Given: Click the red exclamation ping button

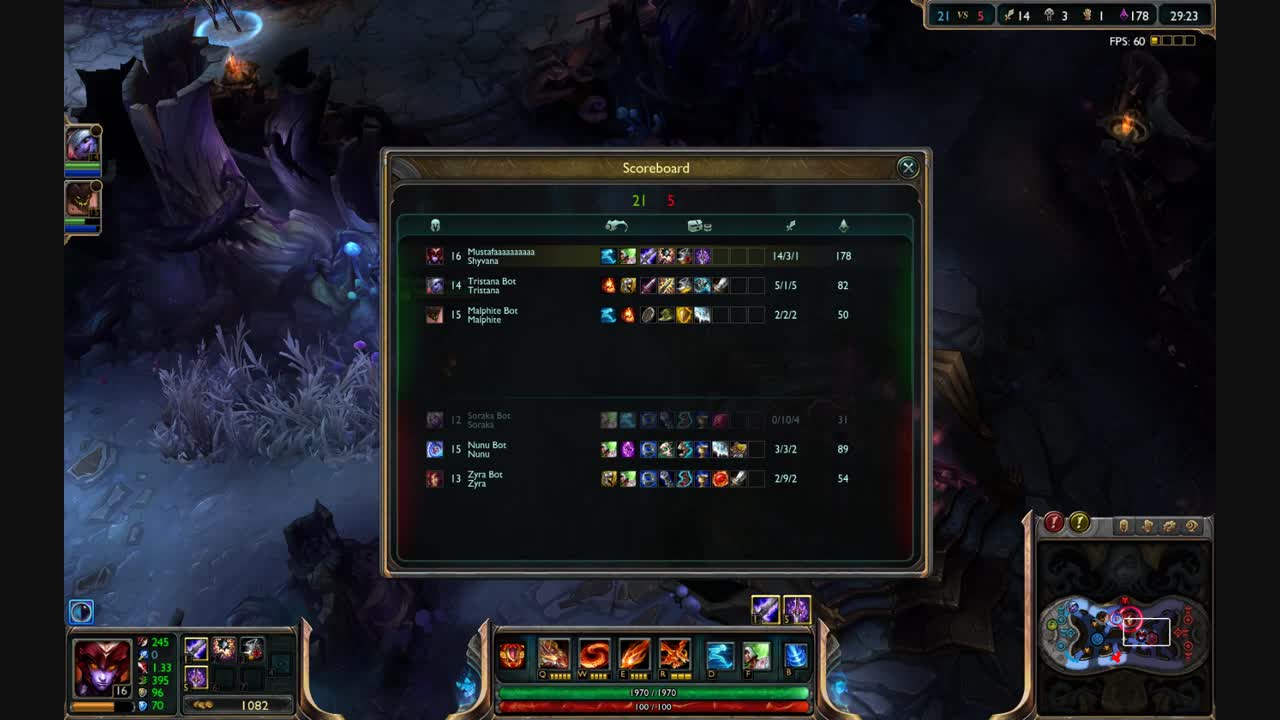Looking at the screenshot, I should click(1054, 522).
